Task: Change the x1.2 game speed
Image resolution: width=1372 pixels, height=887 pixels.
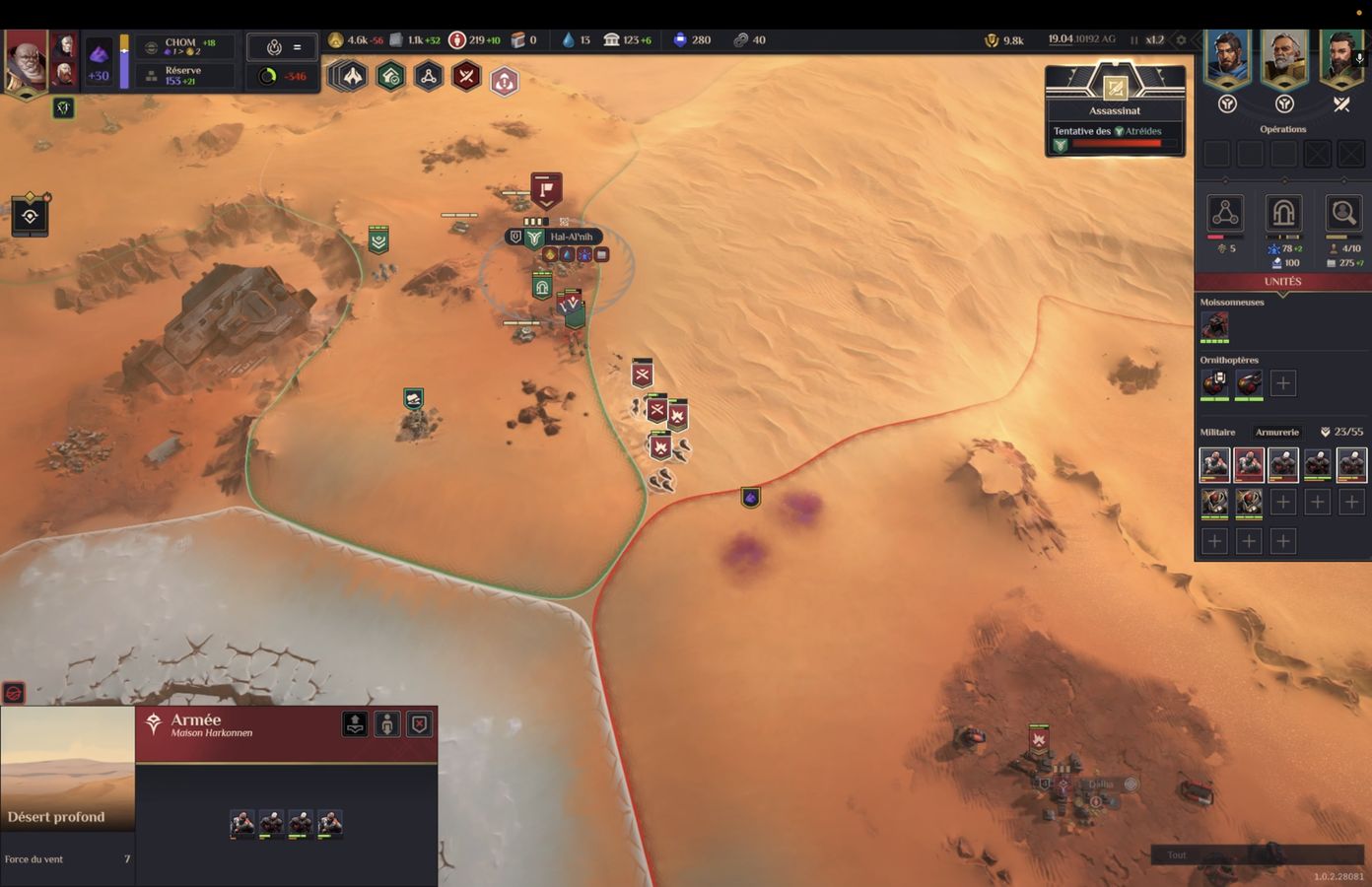Action: (1154, 40)
